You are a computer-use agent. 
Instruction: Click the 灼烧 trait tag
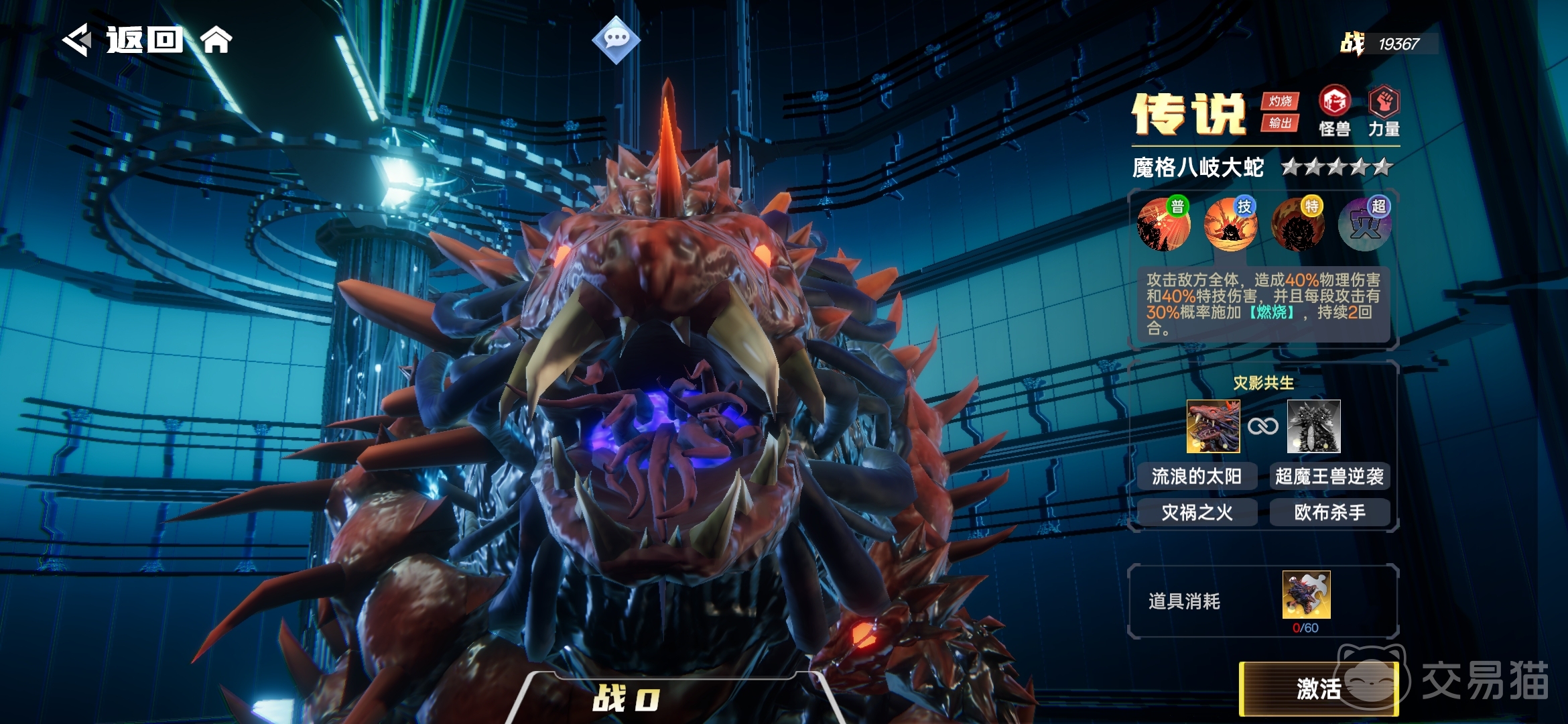pyautogui.click(x=1280, y=101)
